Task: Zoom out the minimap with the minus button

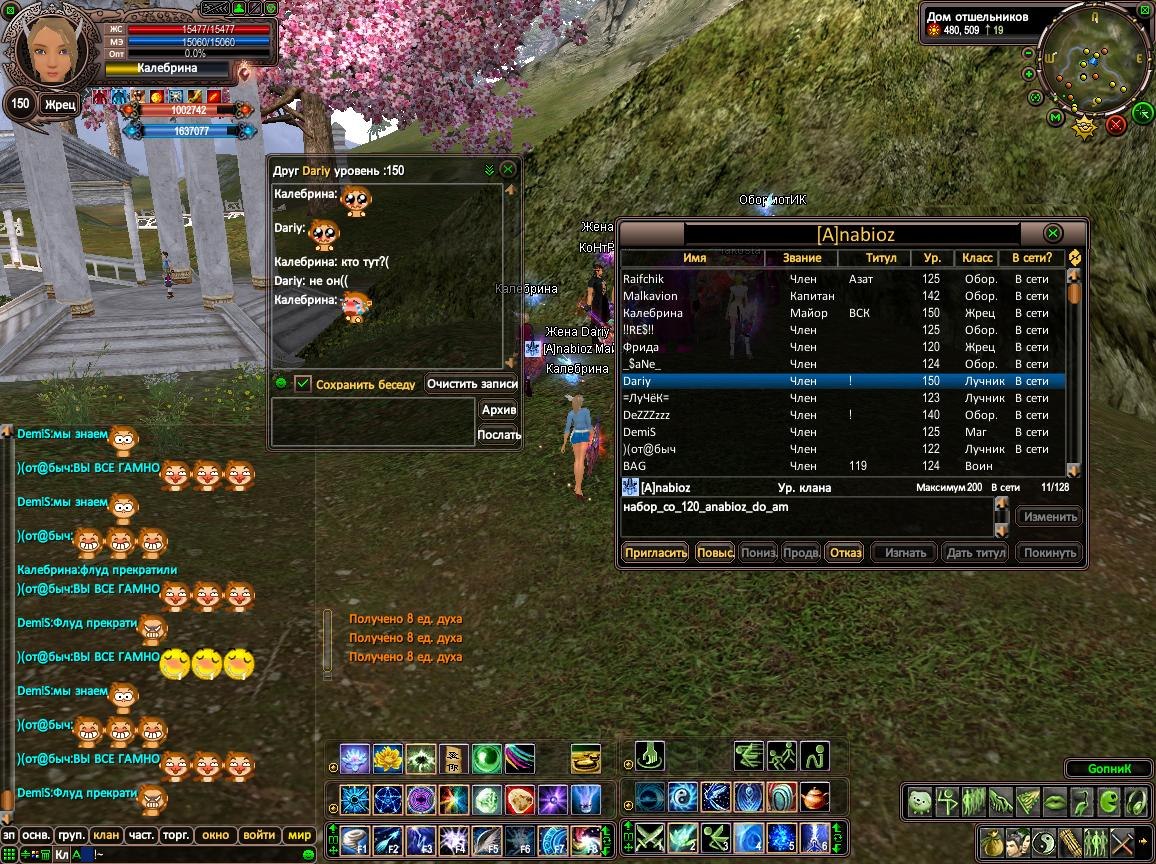Action: [x=1029, y=53]
